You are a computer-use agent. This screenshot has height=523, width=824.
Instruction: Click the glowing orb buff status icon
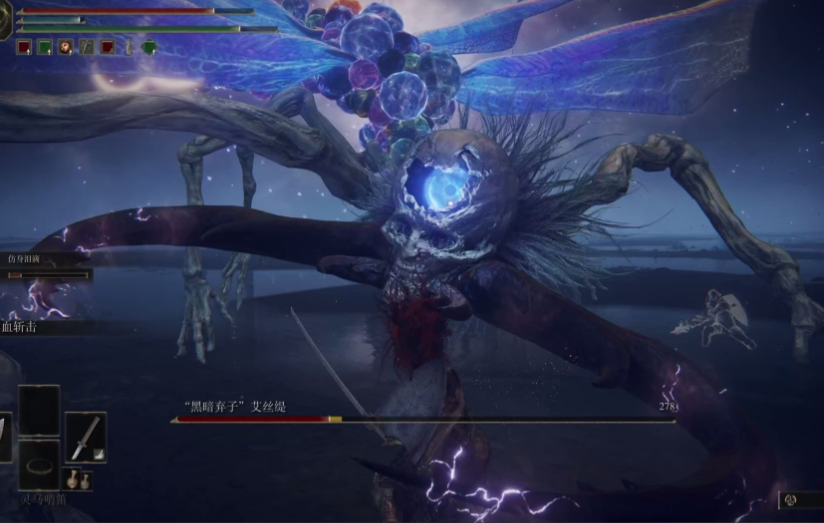pos(65,46)
